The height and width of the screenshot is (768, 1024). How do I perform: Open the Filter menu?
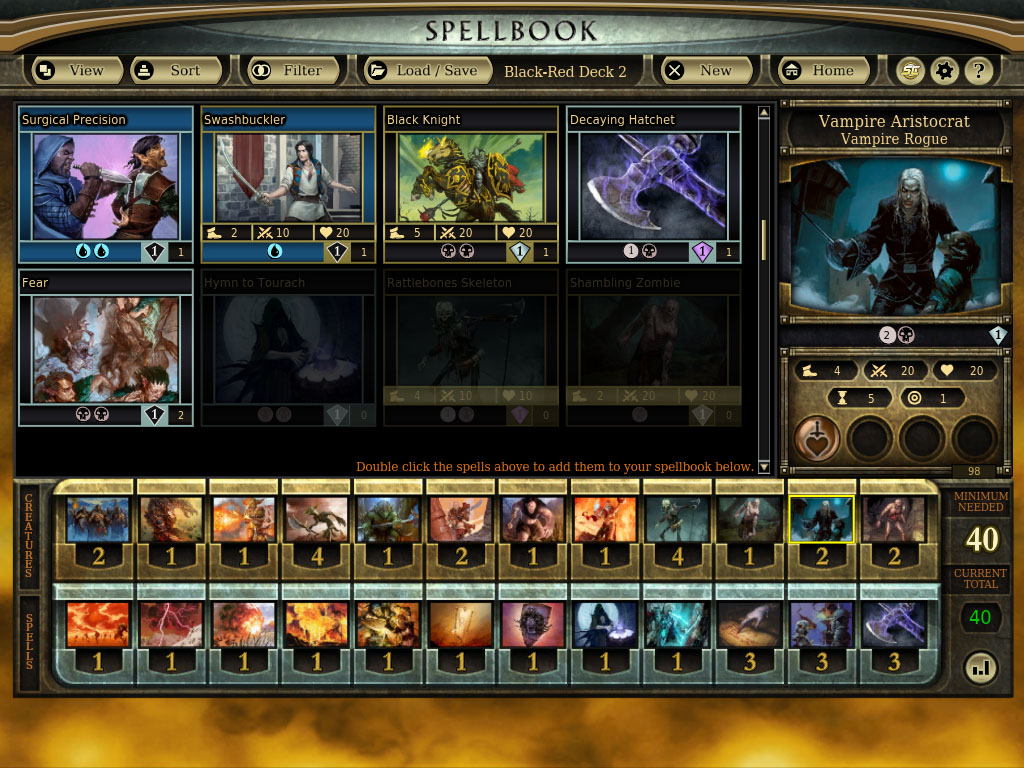[288, 71]
